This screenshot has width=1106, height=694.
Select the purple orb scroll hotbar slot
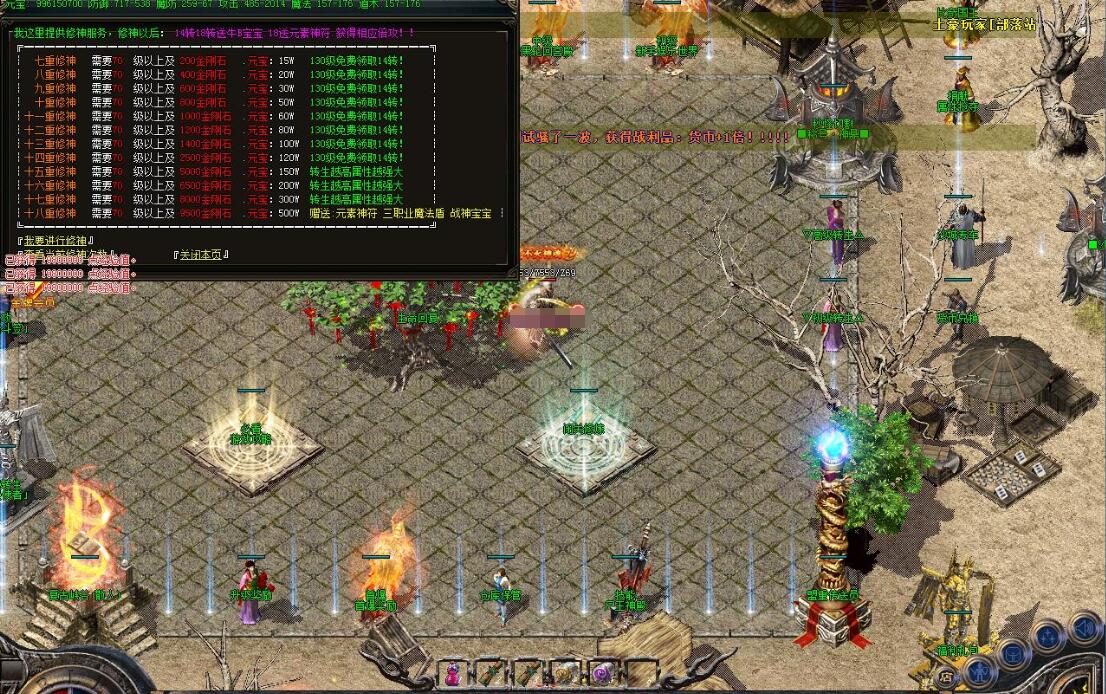pyautogui.click(x=602, y=673)
